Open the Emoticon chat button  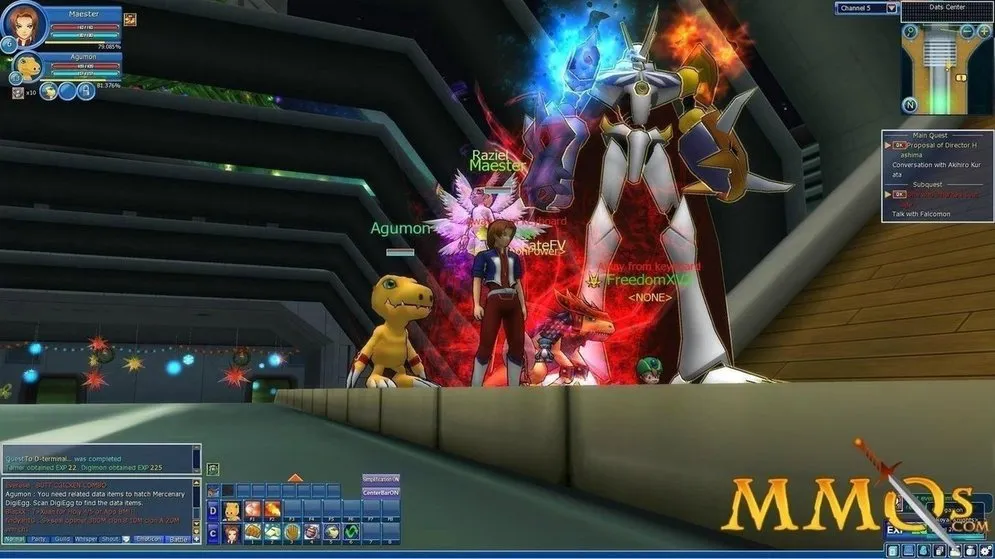click(148, 538)
